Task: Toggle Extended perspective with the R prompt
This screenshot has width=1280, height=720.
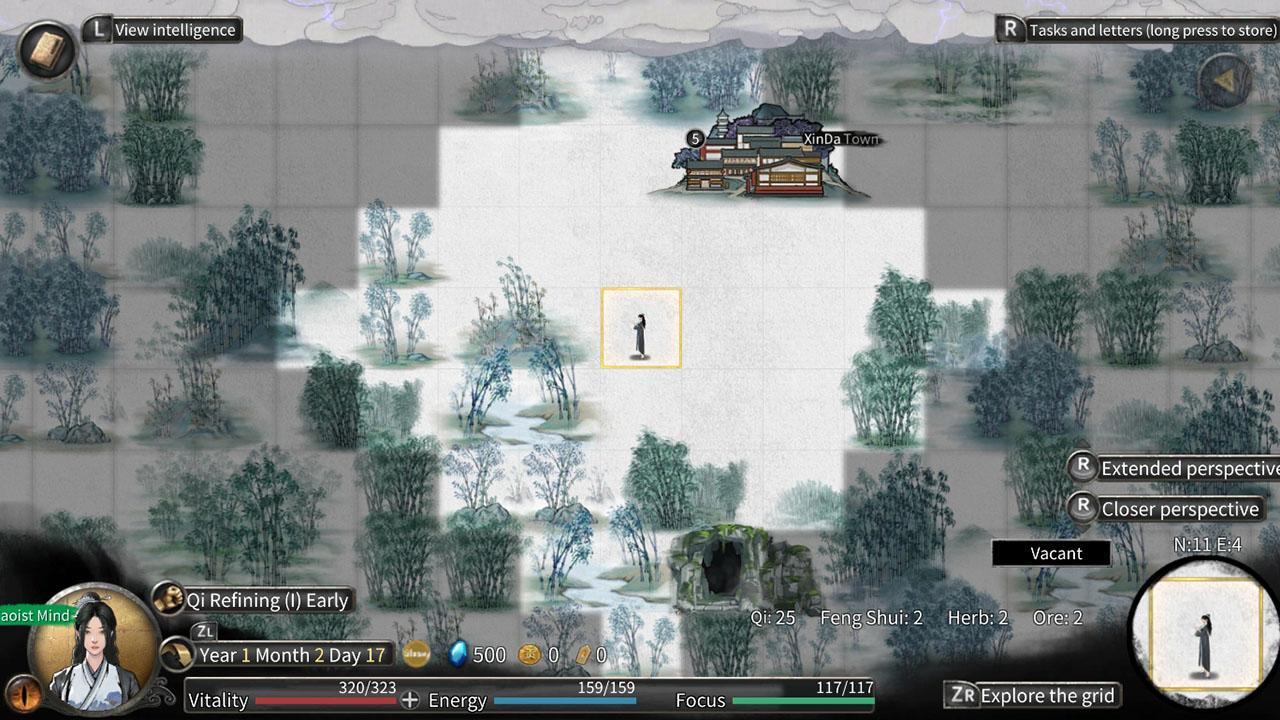Action: click(x=1180, y=468)
